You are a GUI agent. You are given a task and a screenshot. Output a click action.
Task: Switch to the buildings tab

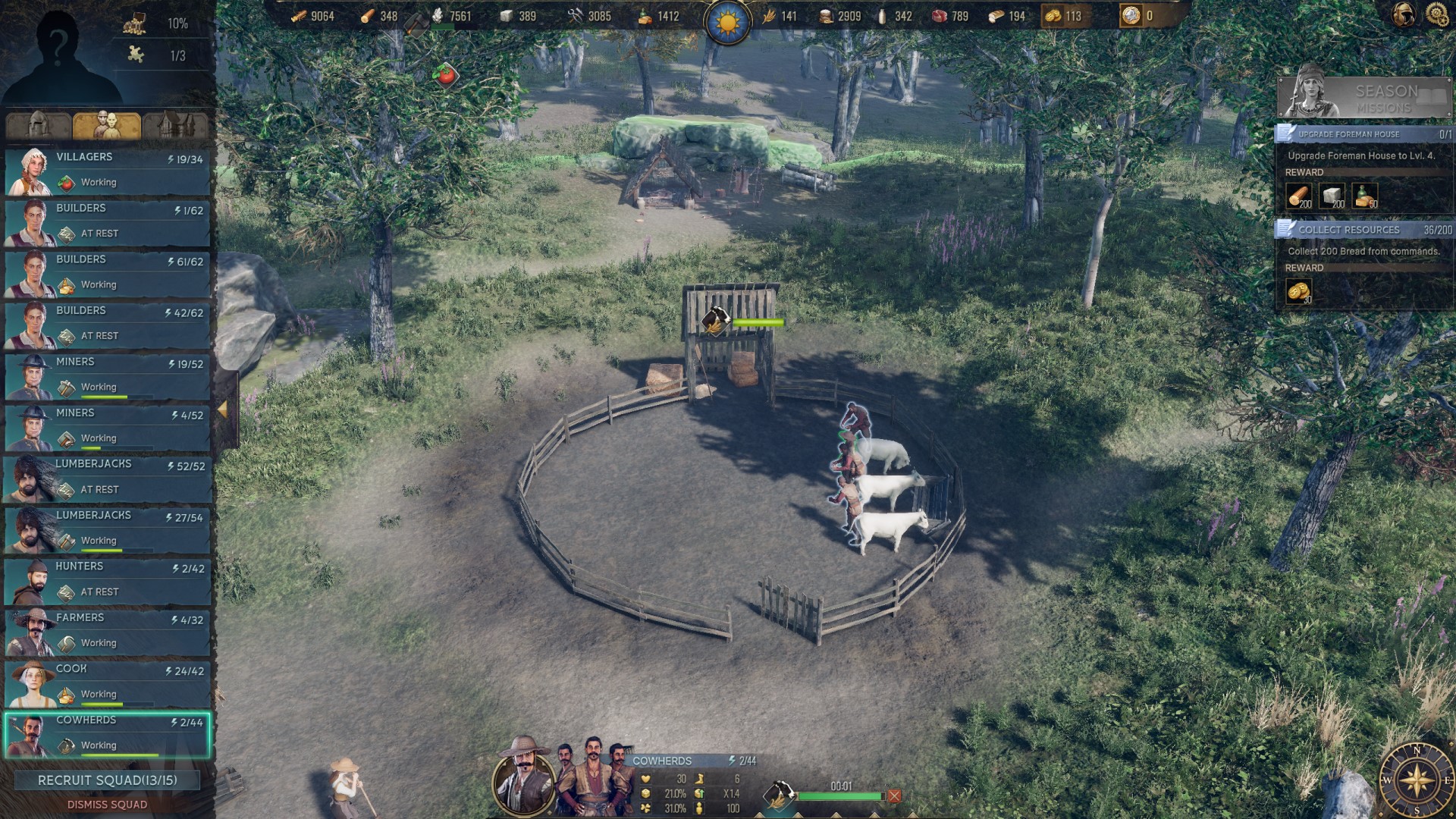pos(176,125)
